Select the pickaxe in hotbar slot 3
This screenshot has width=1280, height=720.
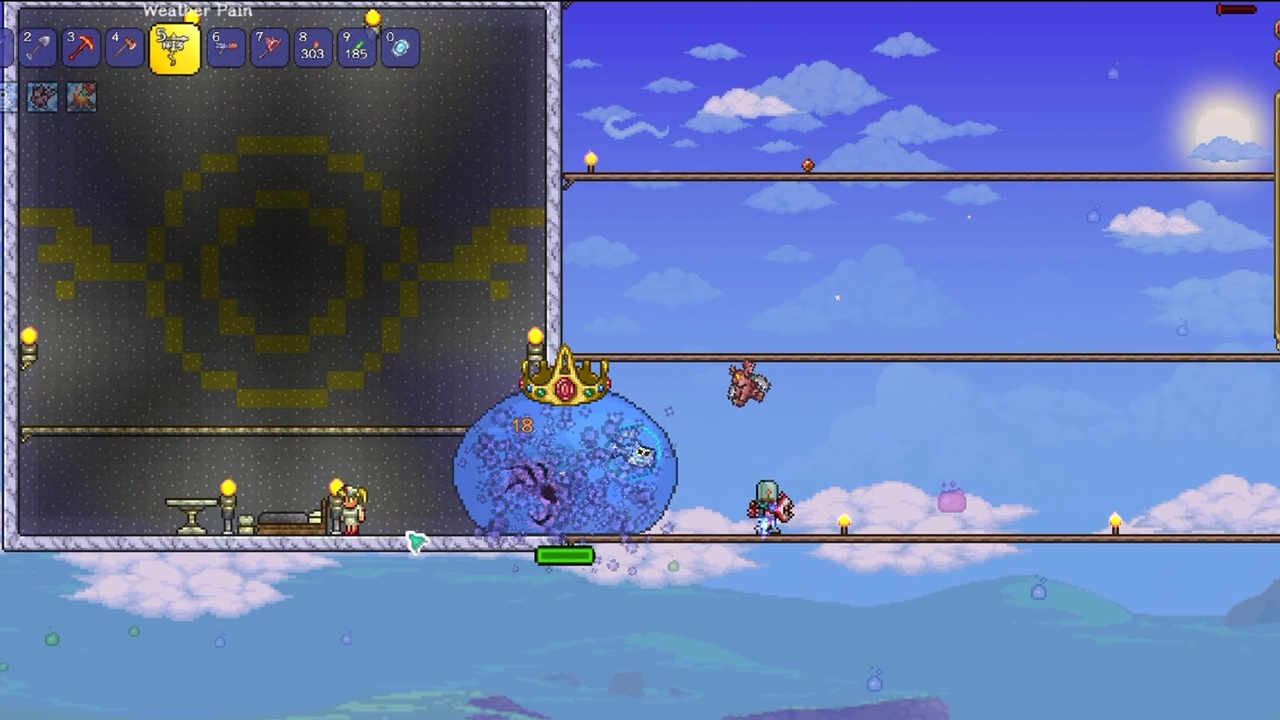[x=81, y=47]
